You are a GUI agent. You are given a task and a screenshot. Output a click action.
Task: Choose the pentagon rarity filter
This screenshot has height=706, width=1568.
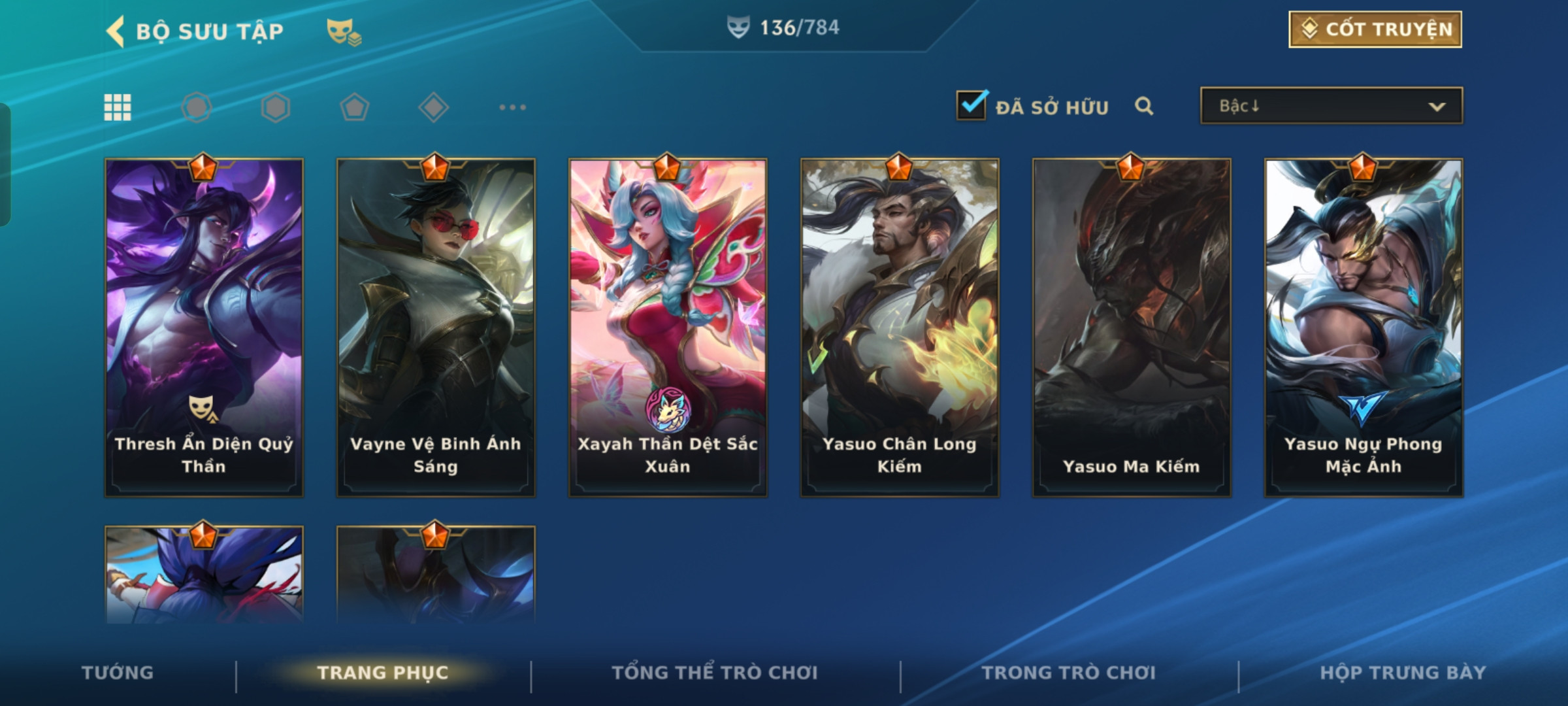coord(354,107)
